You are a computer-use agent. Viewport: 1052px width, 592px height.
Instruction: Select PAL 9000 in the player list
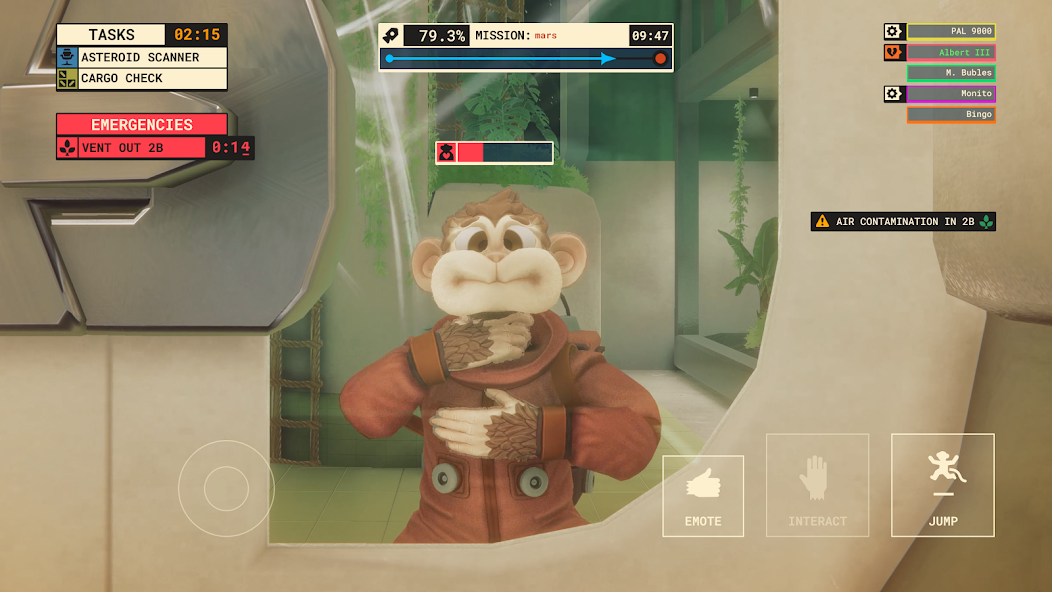[x=950, y=32]
